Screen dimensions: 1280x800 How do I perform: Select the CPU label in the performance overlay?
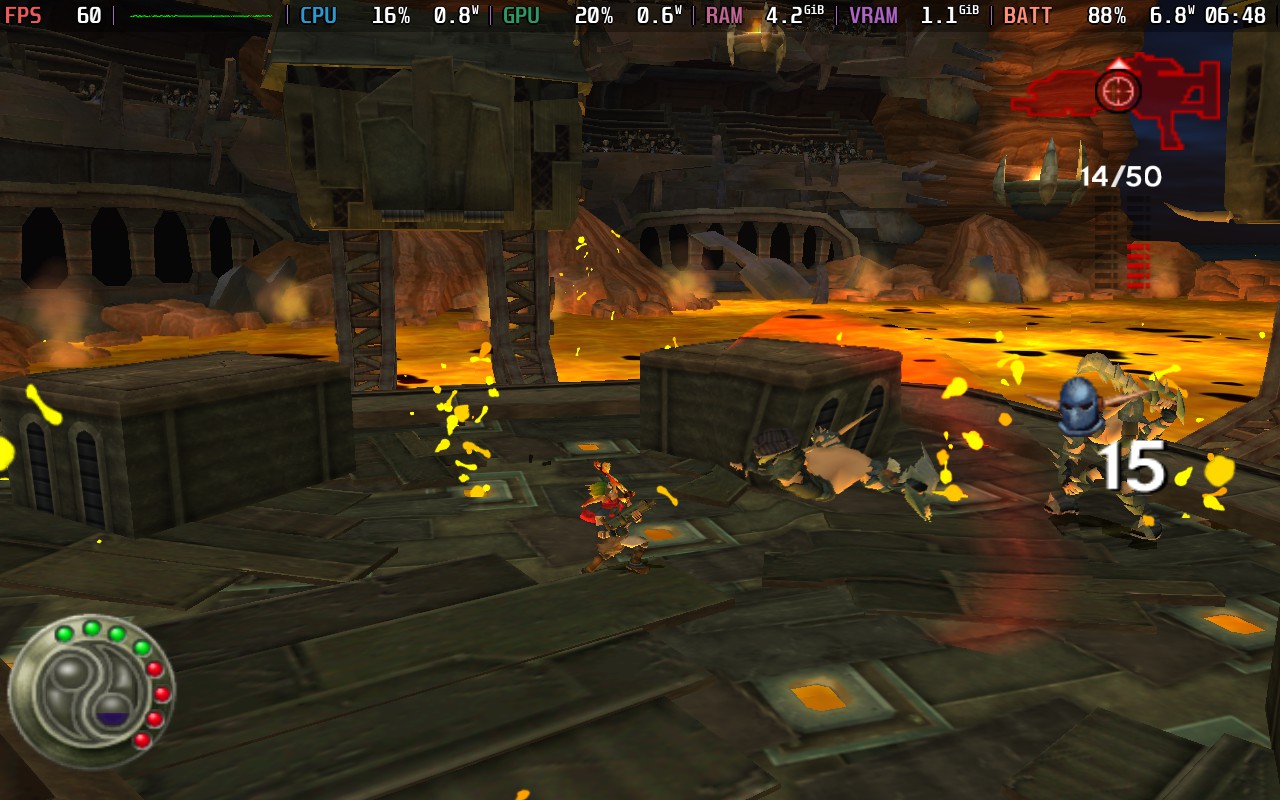[x=318, y=15]
